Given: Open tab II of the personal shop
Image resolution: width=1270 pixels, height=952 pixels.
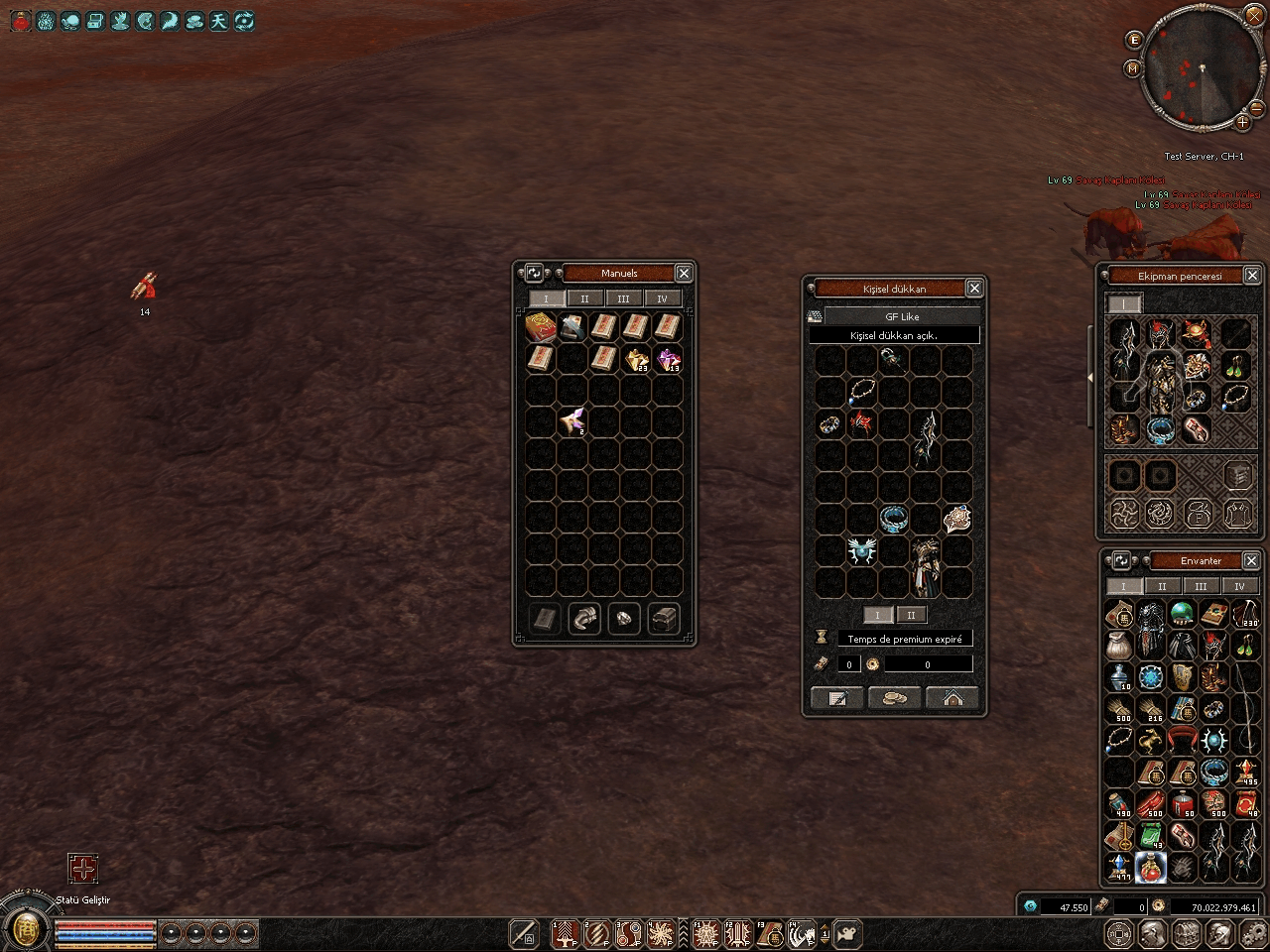Looking at the screenshot, I should tap(911, 615).
